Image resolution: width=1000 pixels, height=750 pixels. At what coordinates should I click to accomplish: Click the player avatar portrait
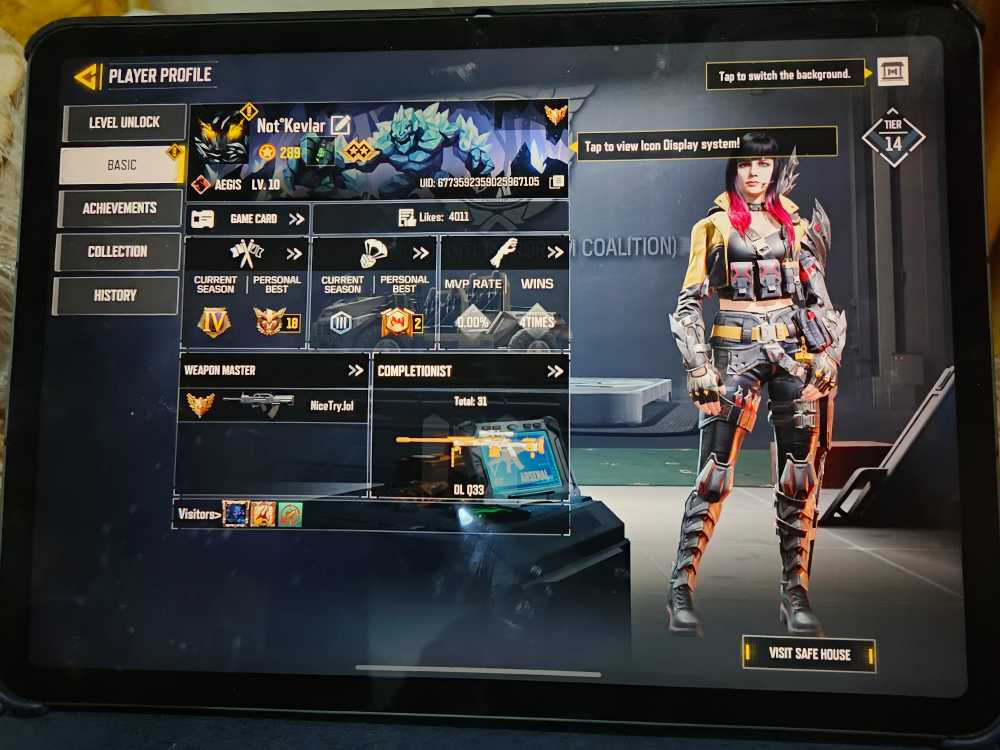(x=221, y=138)
